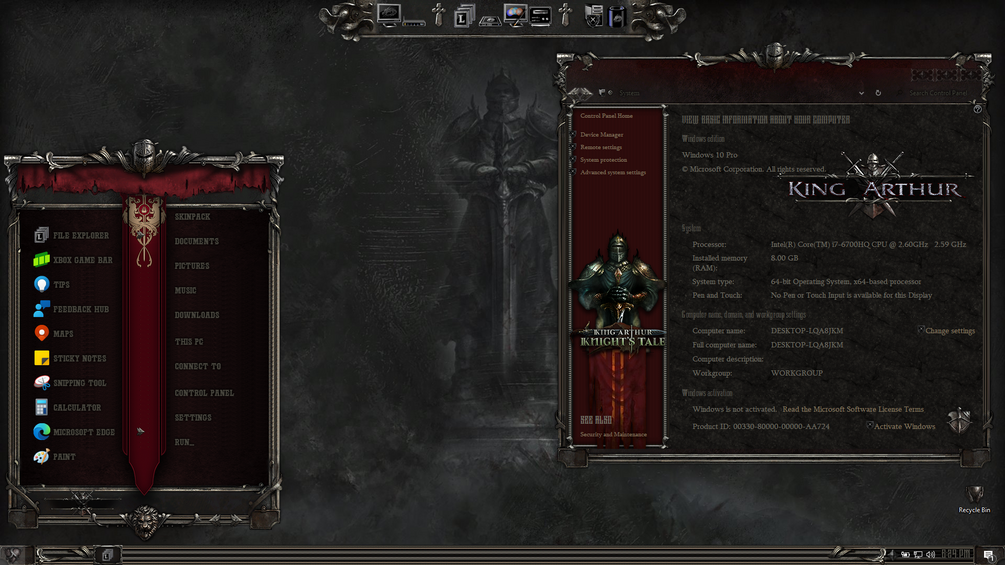The height and width of the screenshot is (565, 1005).
Task: Select the Run option
Action: [184, 442]
